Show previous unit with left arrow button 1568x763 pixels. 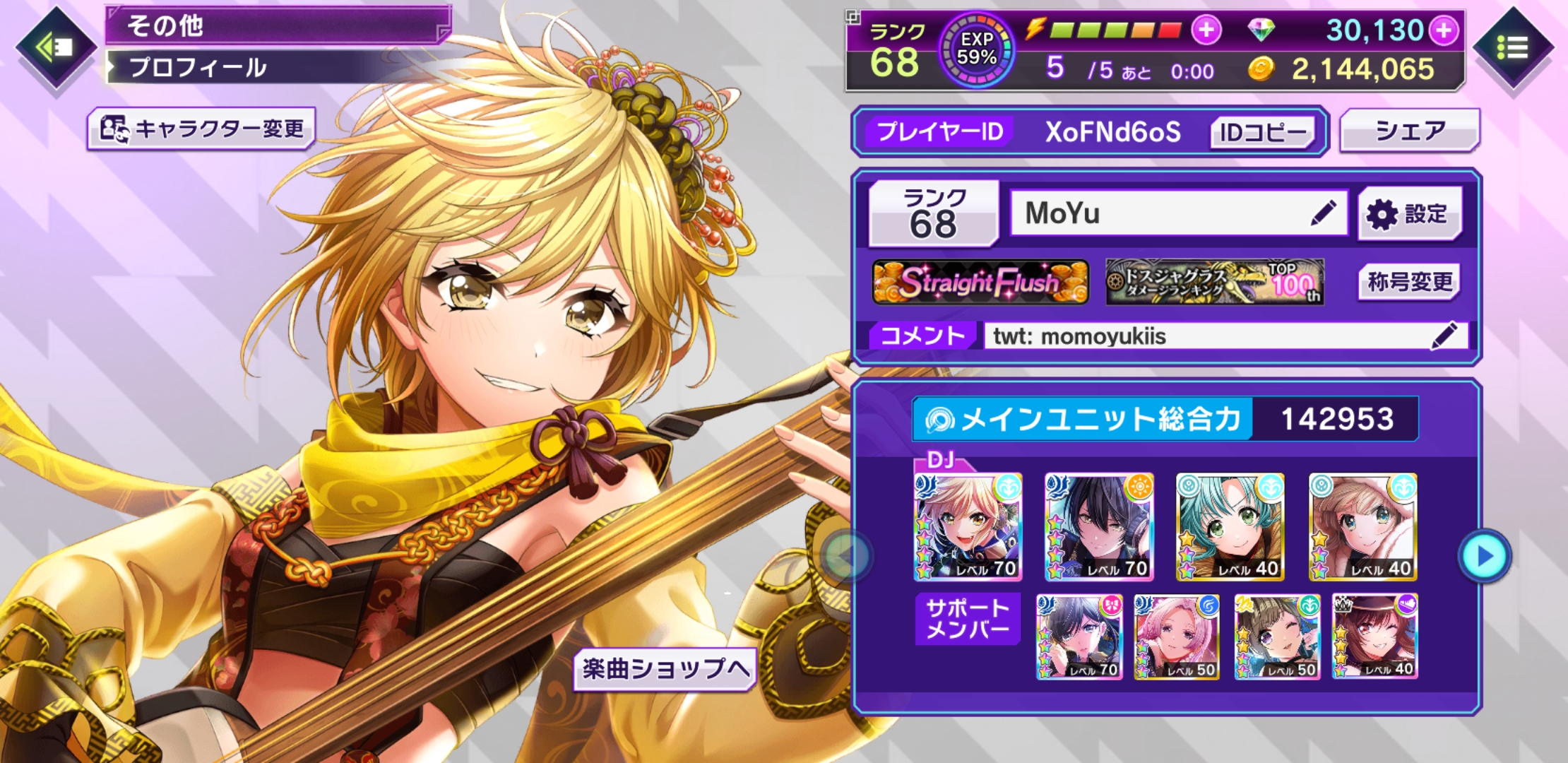(846, 557)
